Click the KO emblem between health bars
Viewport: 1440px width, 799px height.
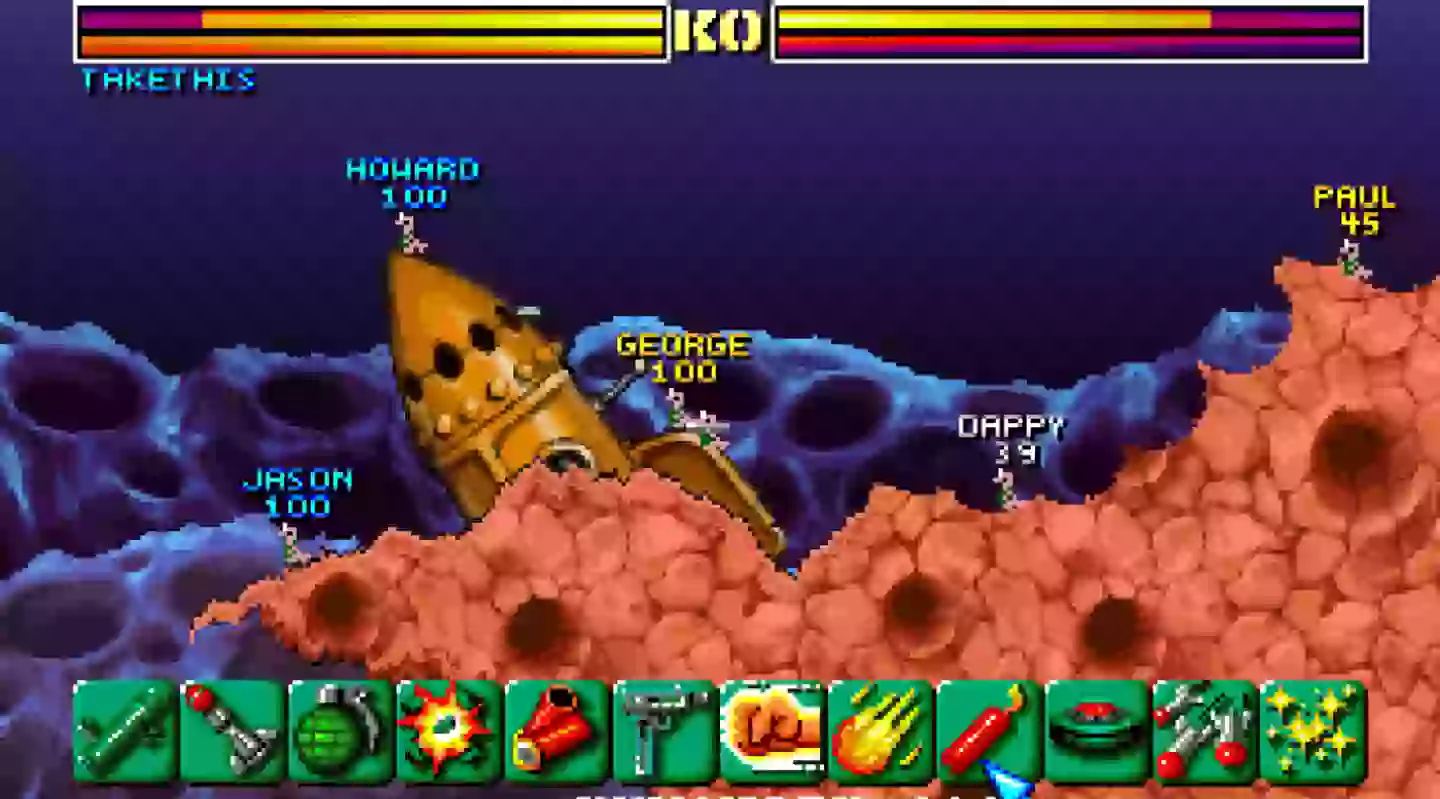click(x=719, y=30)
